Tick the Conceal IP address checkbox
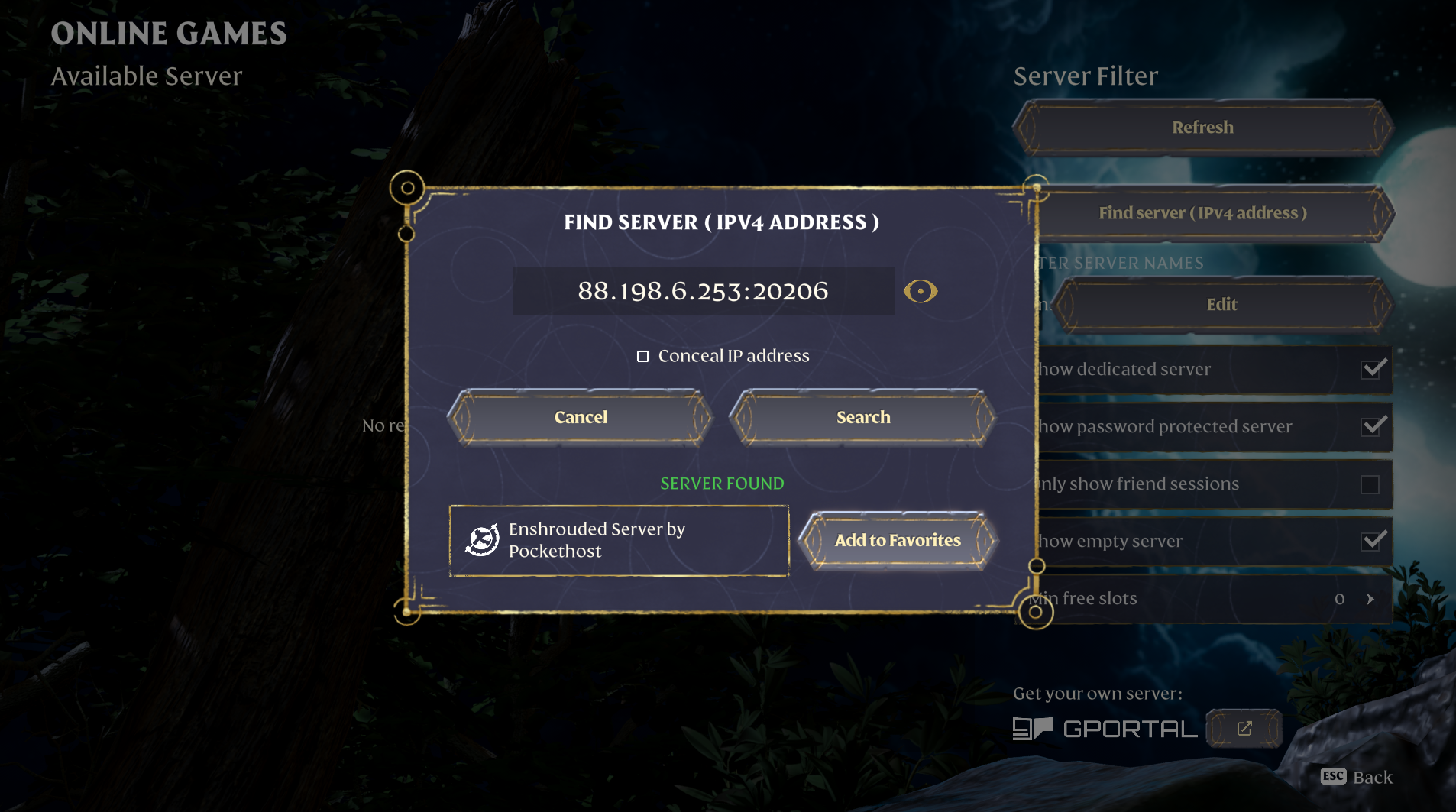This screenshot has width=1456, height=812. (643, 357)
